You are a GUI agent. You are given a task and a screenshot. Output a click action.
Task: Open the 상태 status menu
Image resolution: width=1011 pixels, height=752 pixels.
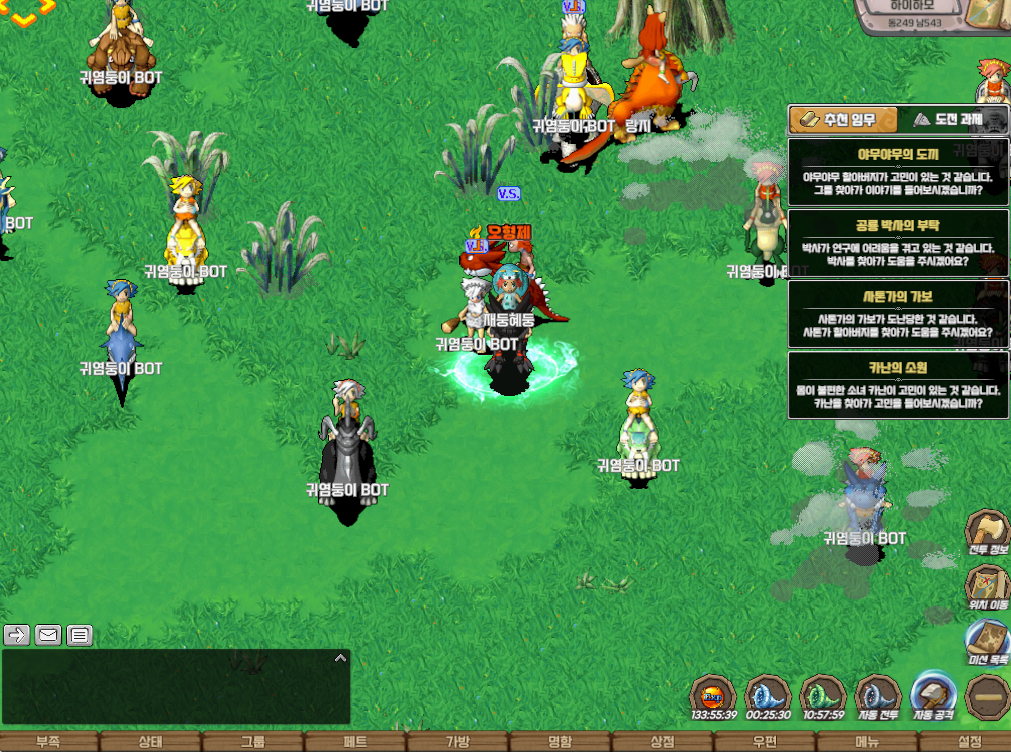(x=150, y=741)
